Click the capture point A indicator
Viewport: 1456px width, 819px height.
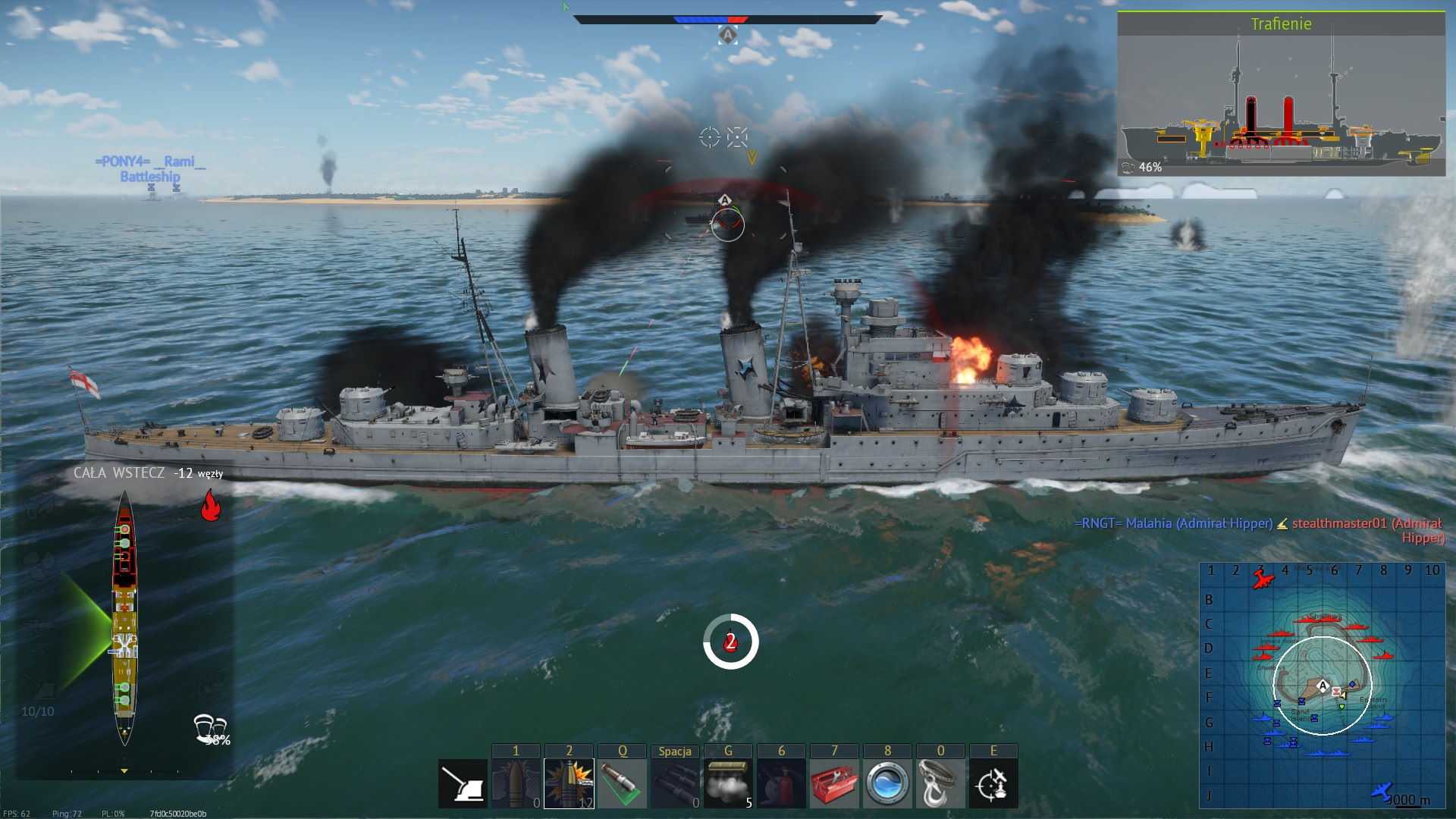pyautogui.click(x=727, y=35)
